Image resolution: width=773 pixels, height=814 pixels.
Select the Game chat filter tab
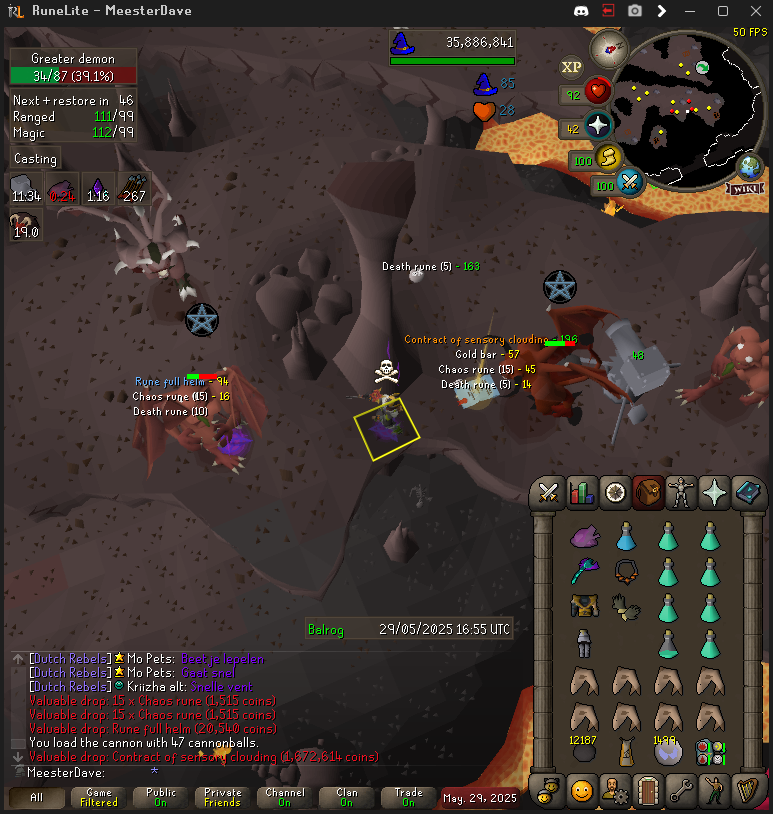(x=99, y=797)
